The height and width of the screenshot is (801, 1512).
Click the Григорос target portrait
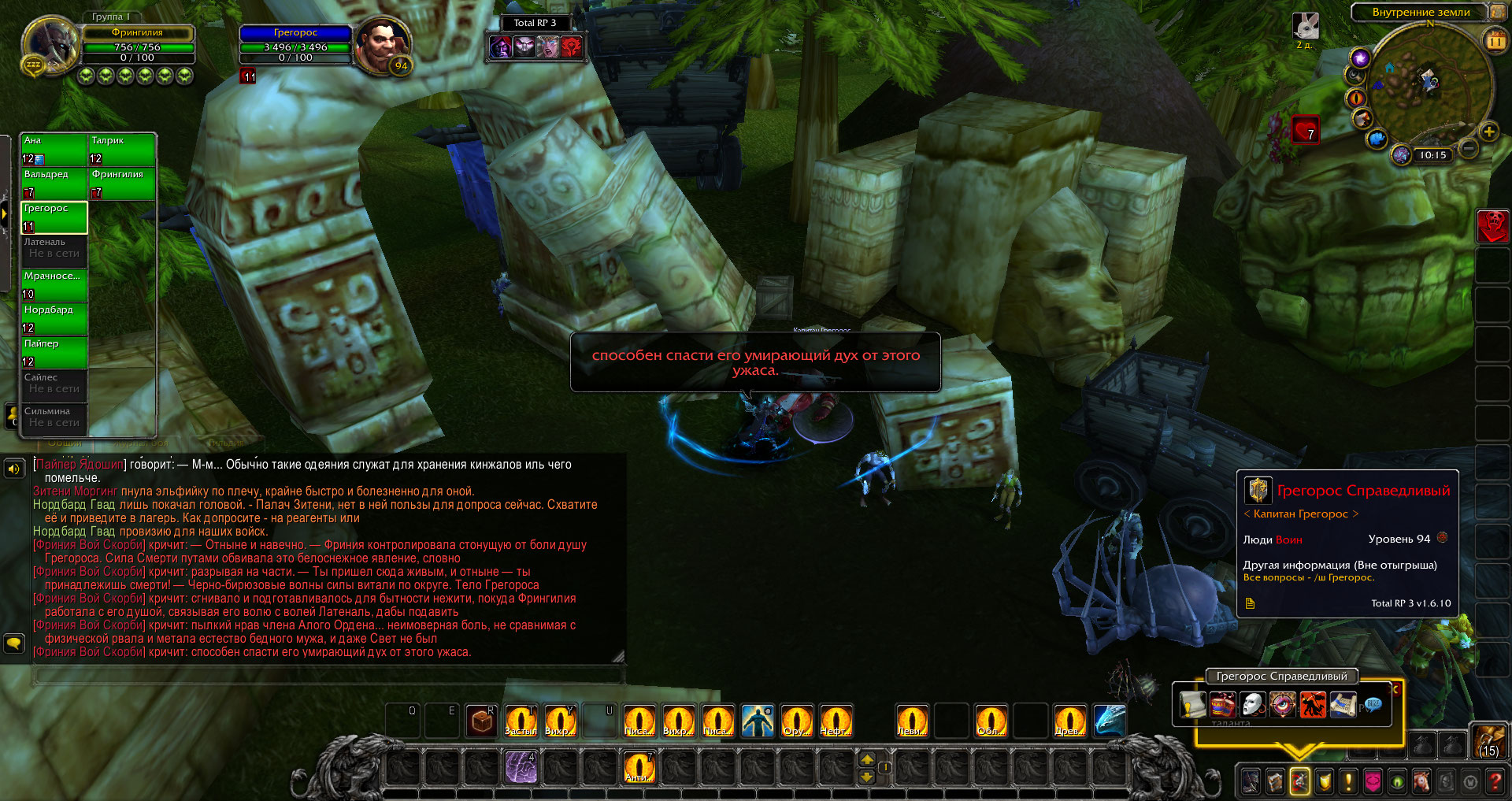[383, 46]
